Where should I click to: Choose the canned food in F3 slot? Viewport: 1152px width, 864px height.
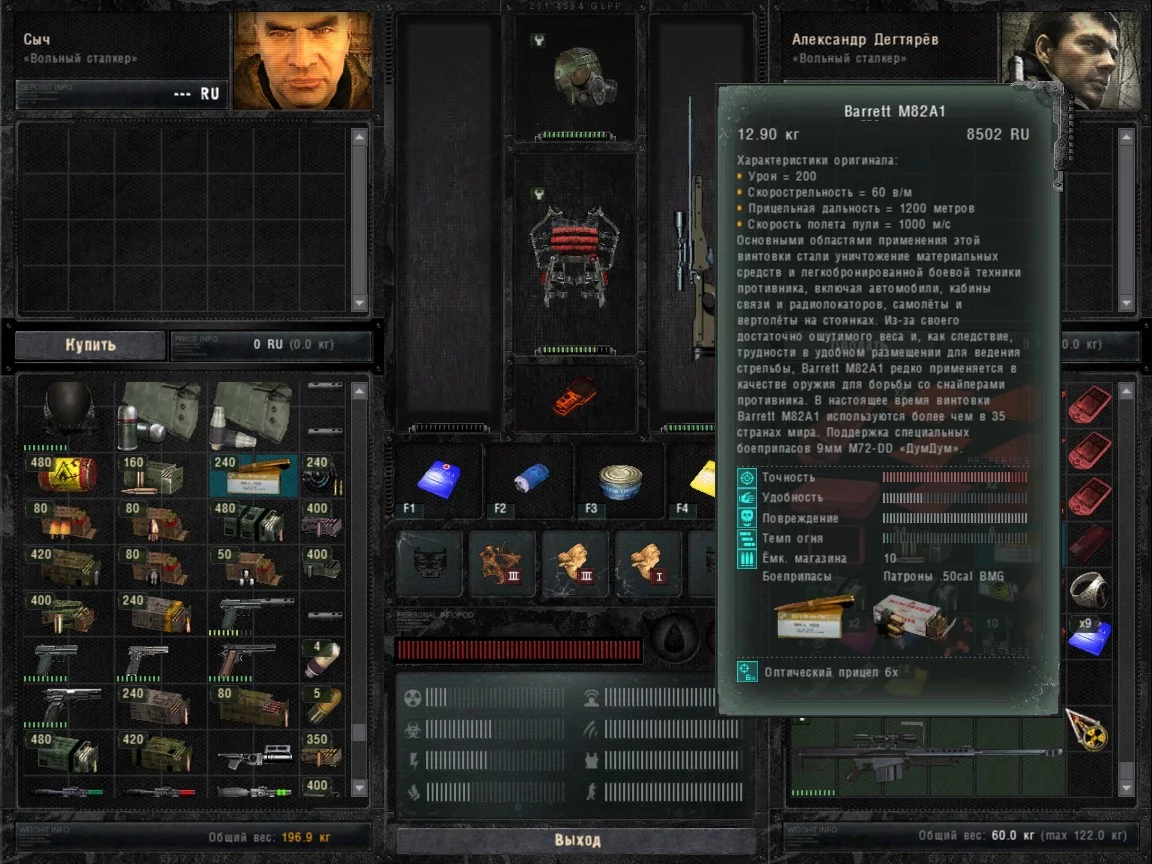tap(620, 478)
